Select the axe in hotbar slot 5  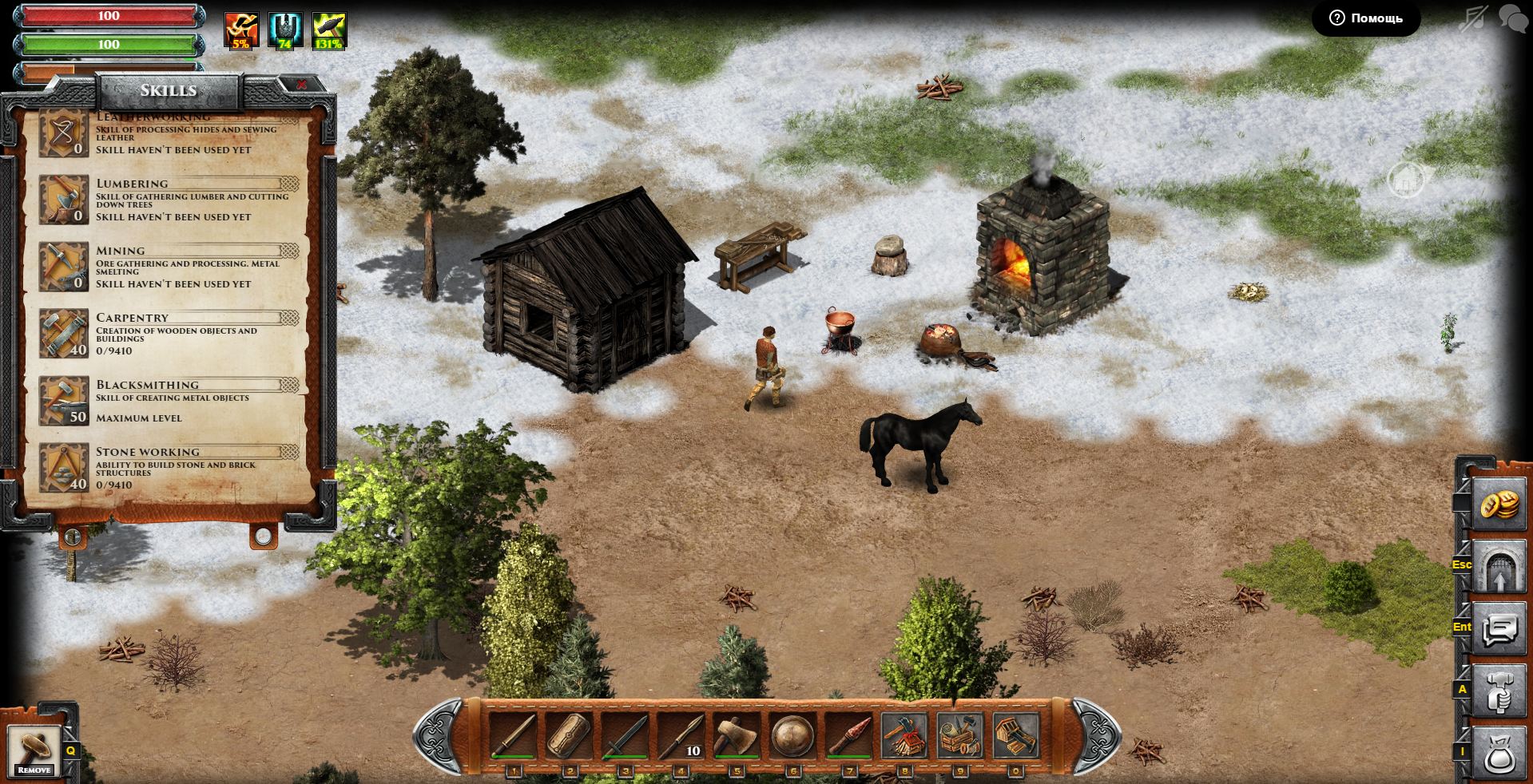pos(737,736)
